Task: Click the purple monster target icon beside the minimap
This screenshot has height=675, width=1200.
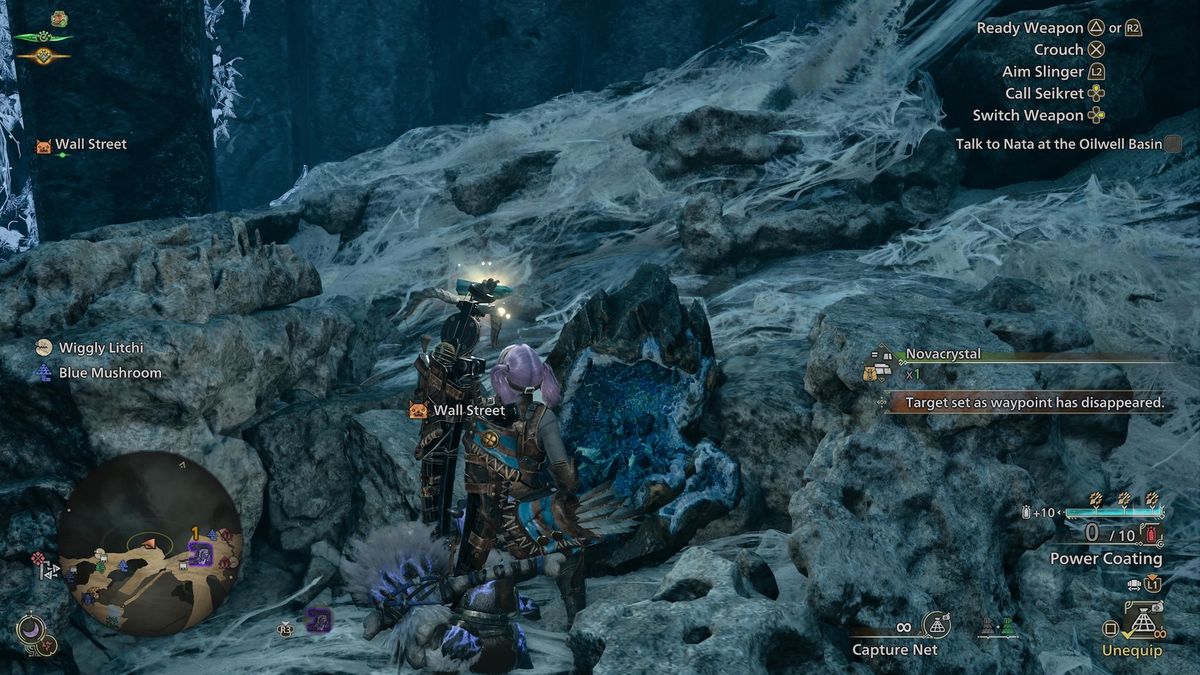Action: [318, 619]
